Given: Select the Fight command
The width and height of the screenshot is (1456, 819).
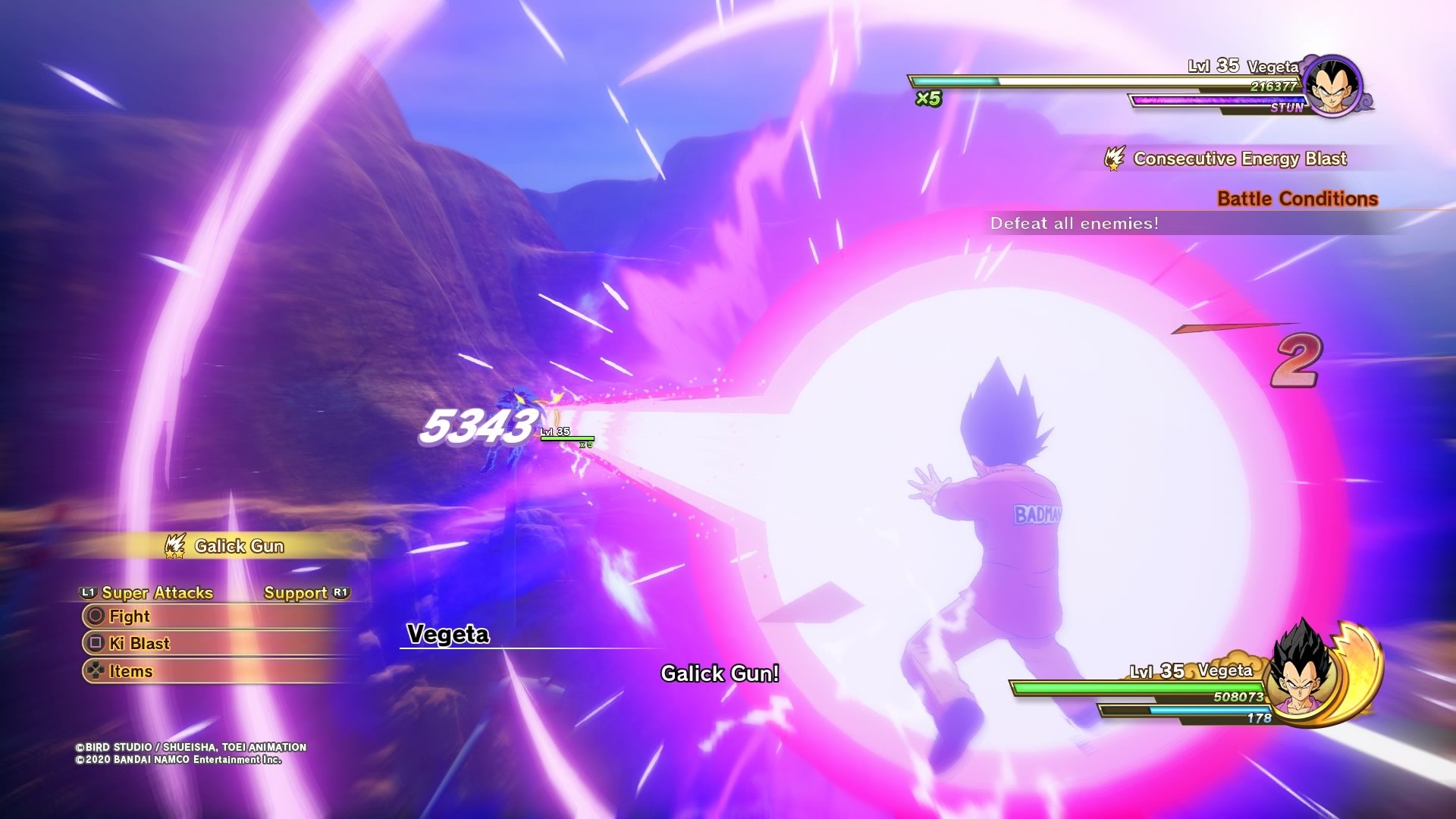Looking at the screenshot, I should tap(129, 616).
